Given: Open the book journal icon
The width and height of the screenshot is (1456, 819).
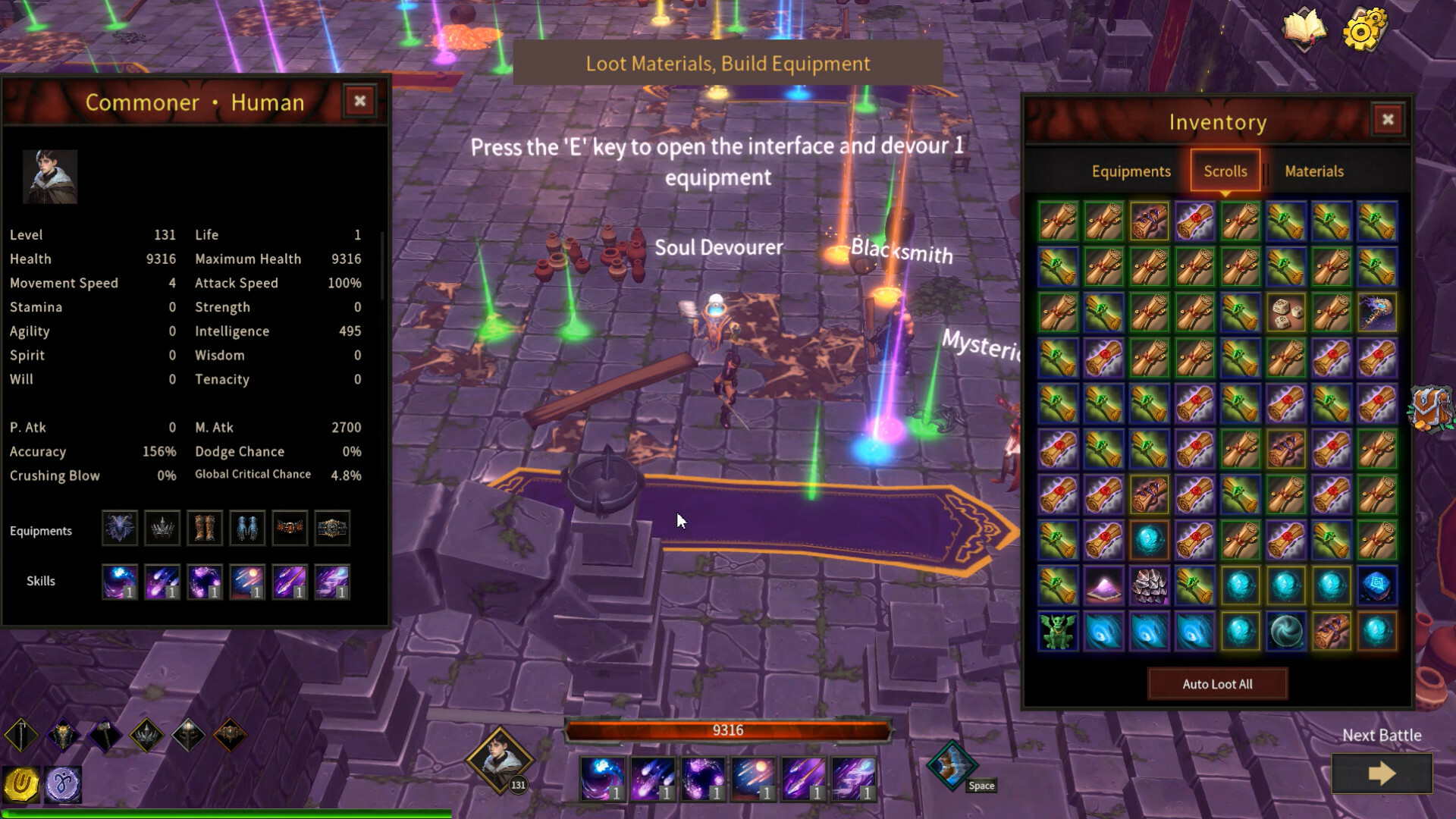Looking at the screenshot, I should click(x=1304, y=29).
